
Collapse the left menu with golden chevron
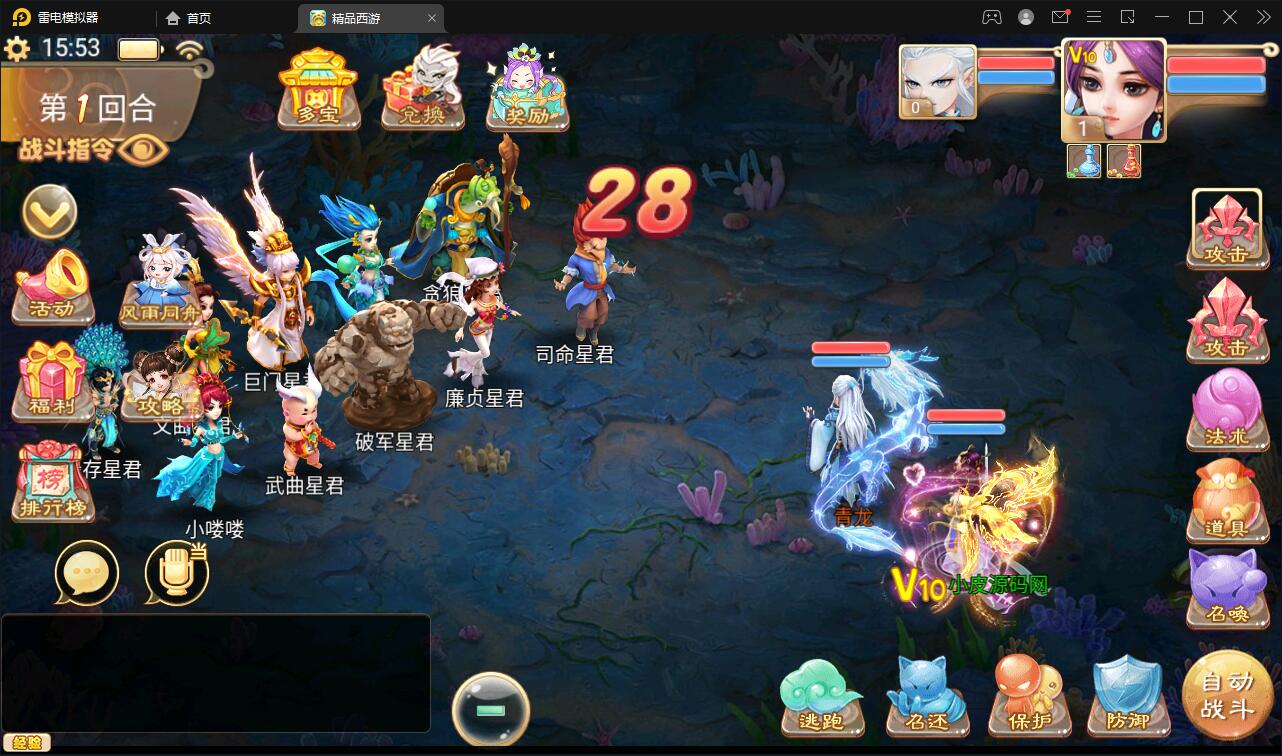(48, 212)
